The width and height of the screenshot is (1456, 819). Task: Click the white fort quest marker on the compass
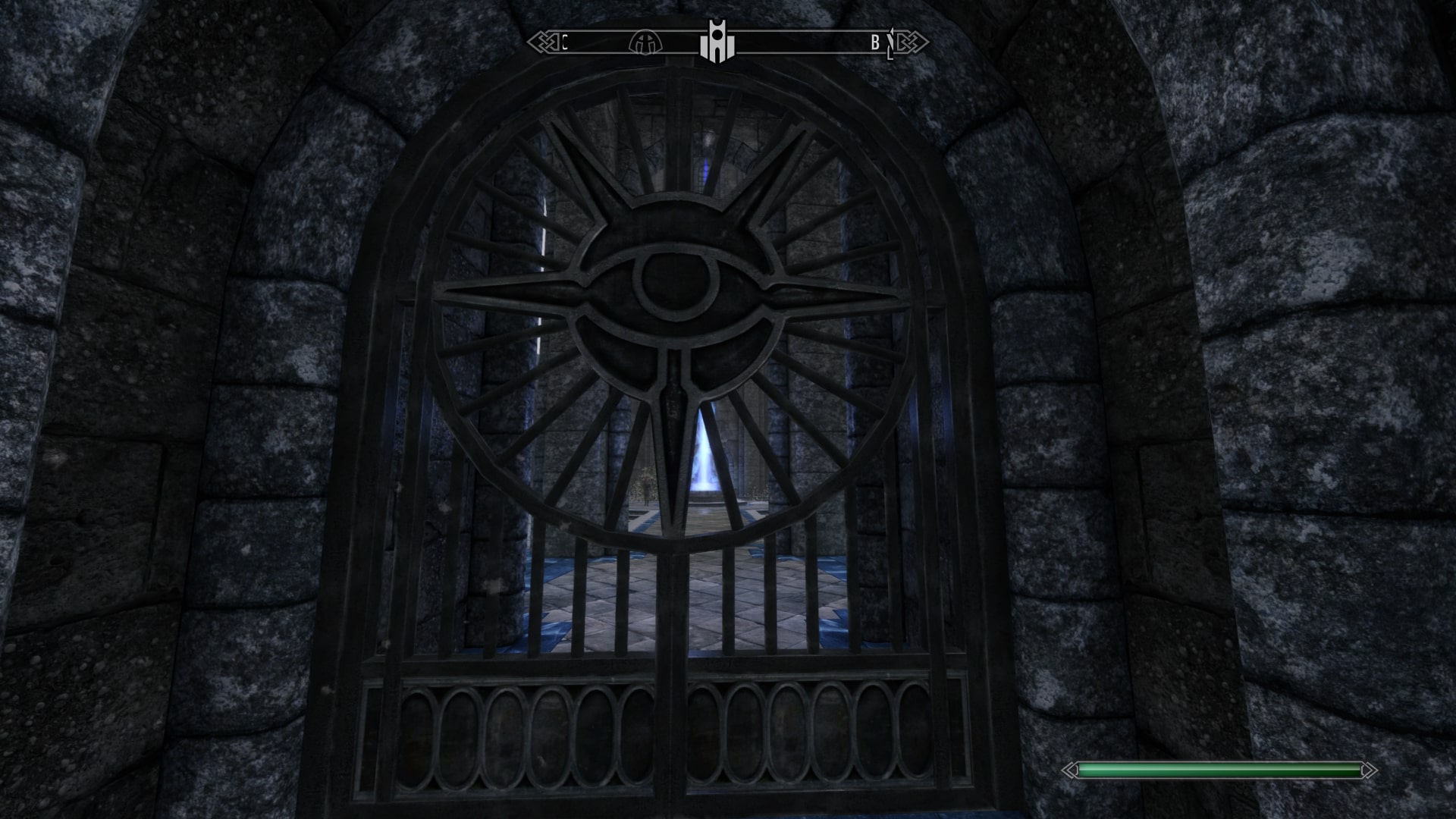tap(717, 42)
